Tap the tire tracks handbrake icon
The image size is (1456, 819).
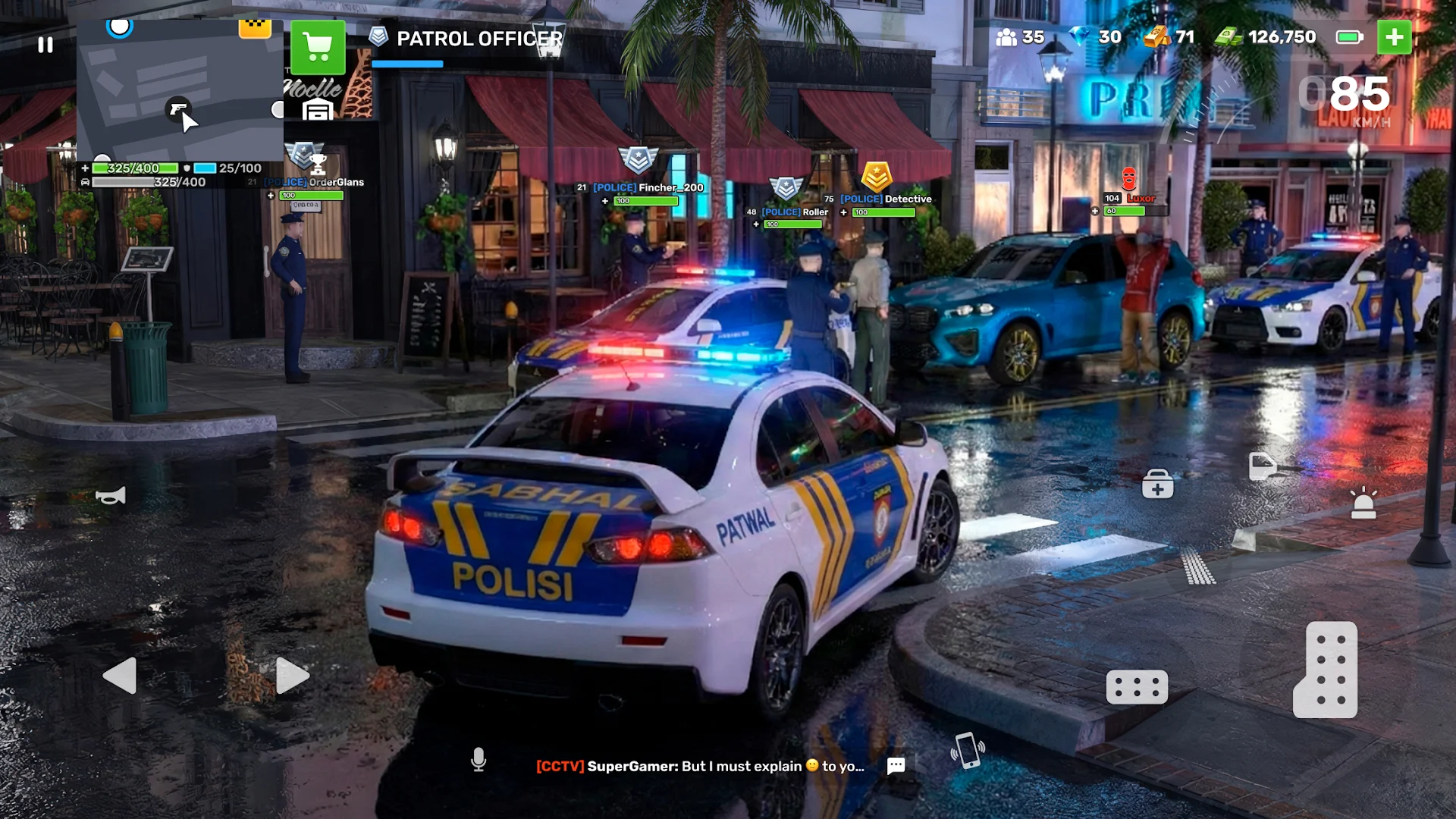[1198, 567]
